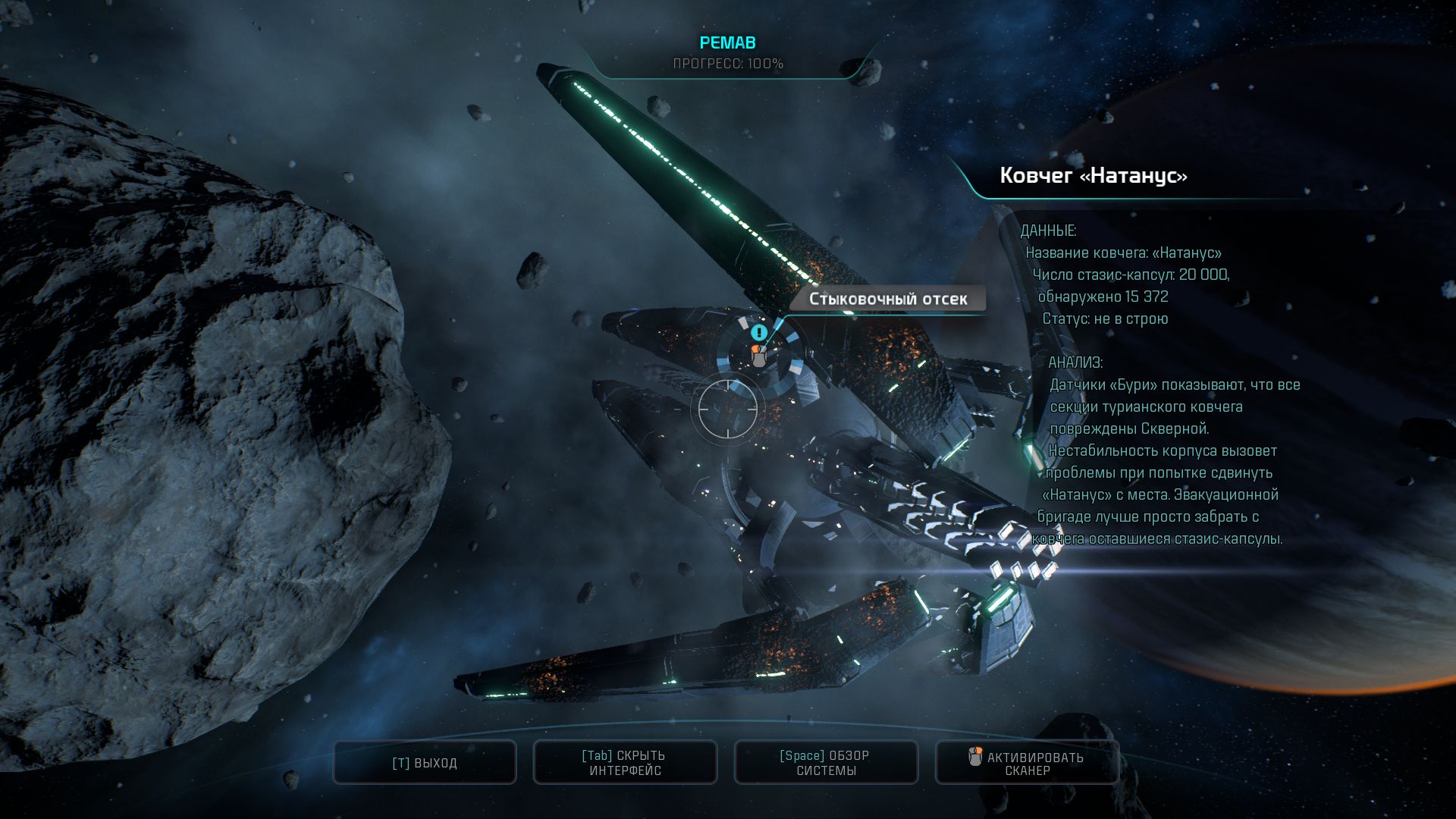Open the Обзор системы view
Viewport: 1456px width, 819px height.
(x=826, y=763)
